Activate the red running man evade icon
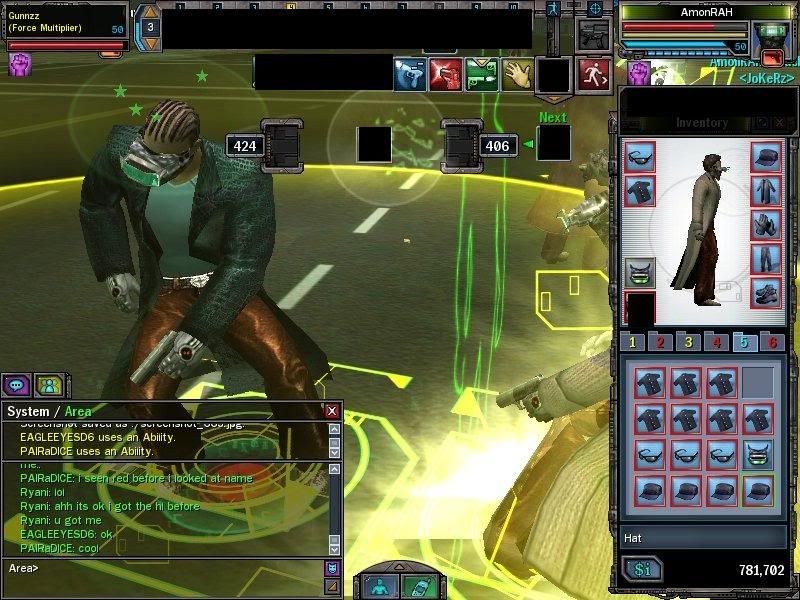The image size is (800, 600). (x=594, y=74)
